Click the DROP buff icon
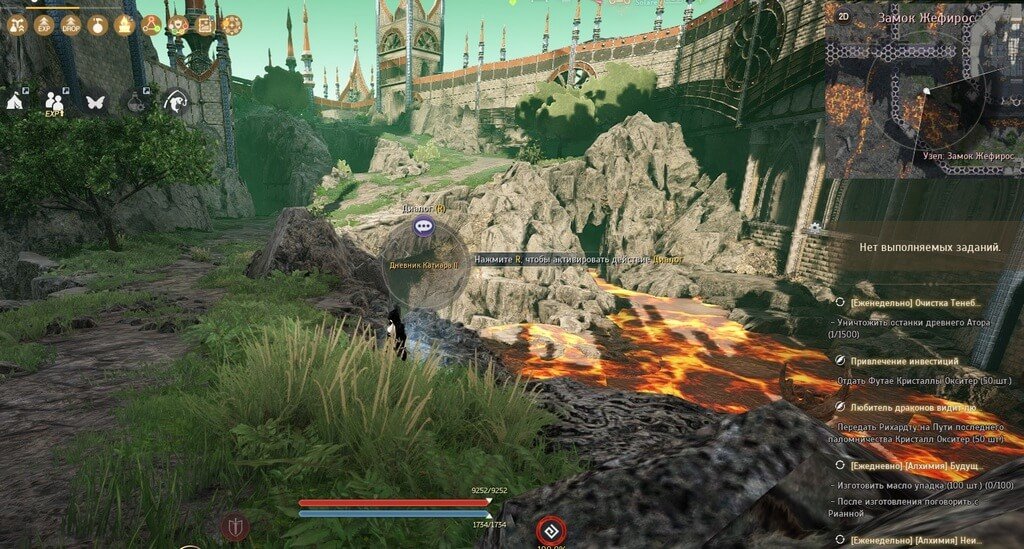The height and width of the screenshot is (549, 1024). (x=71, y=25)
